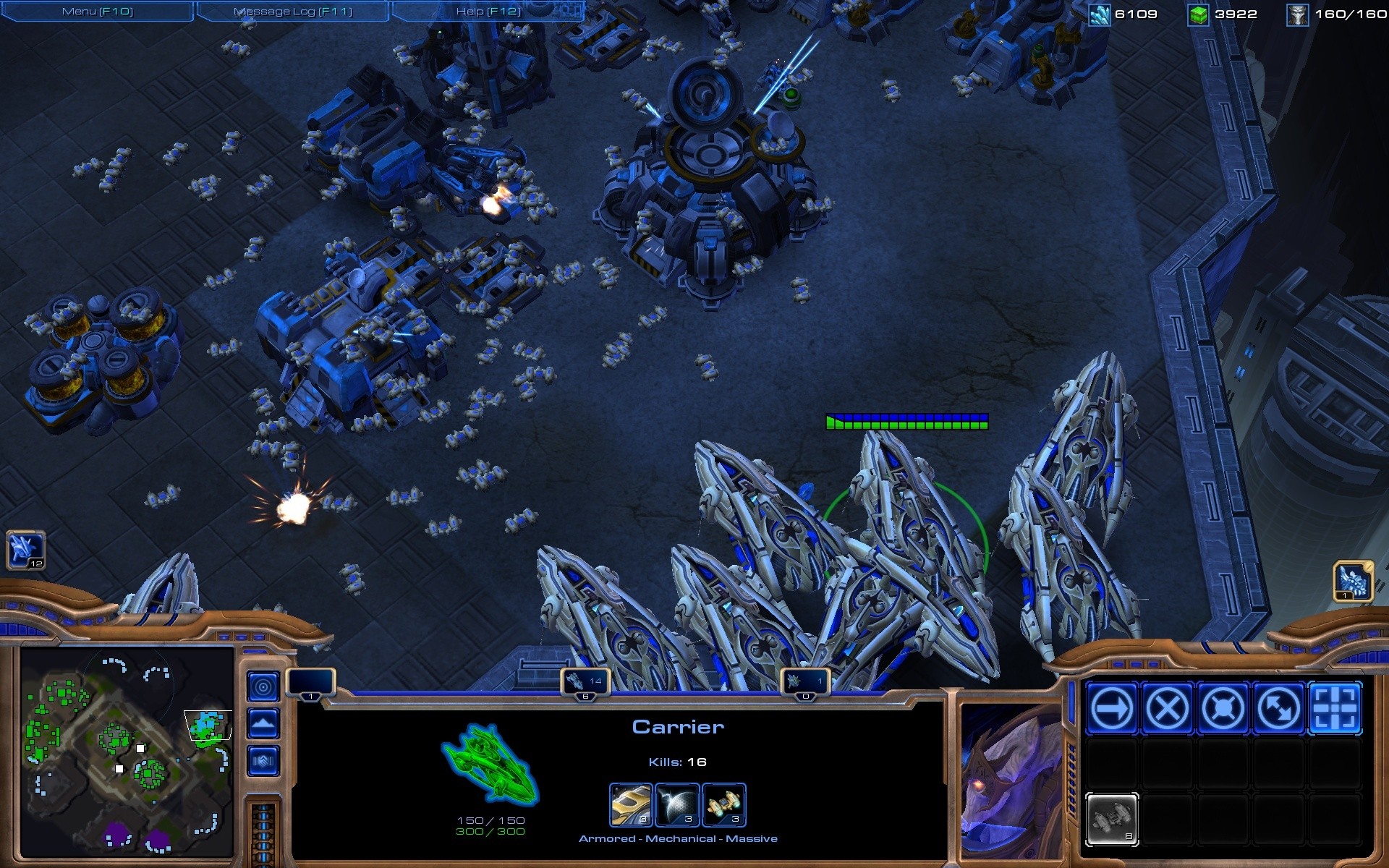The width and height of the screenshot is (1389, 868).
Task: Activate the Attack command button
Action: pyautogui.click(x=1335, y=708)
